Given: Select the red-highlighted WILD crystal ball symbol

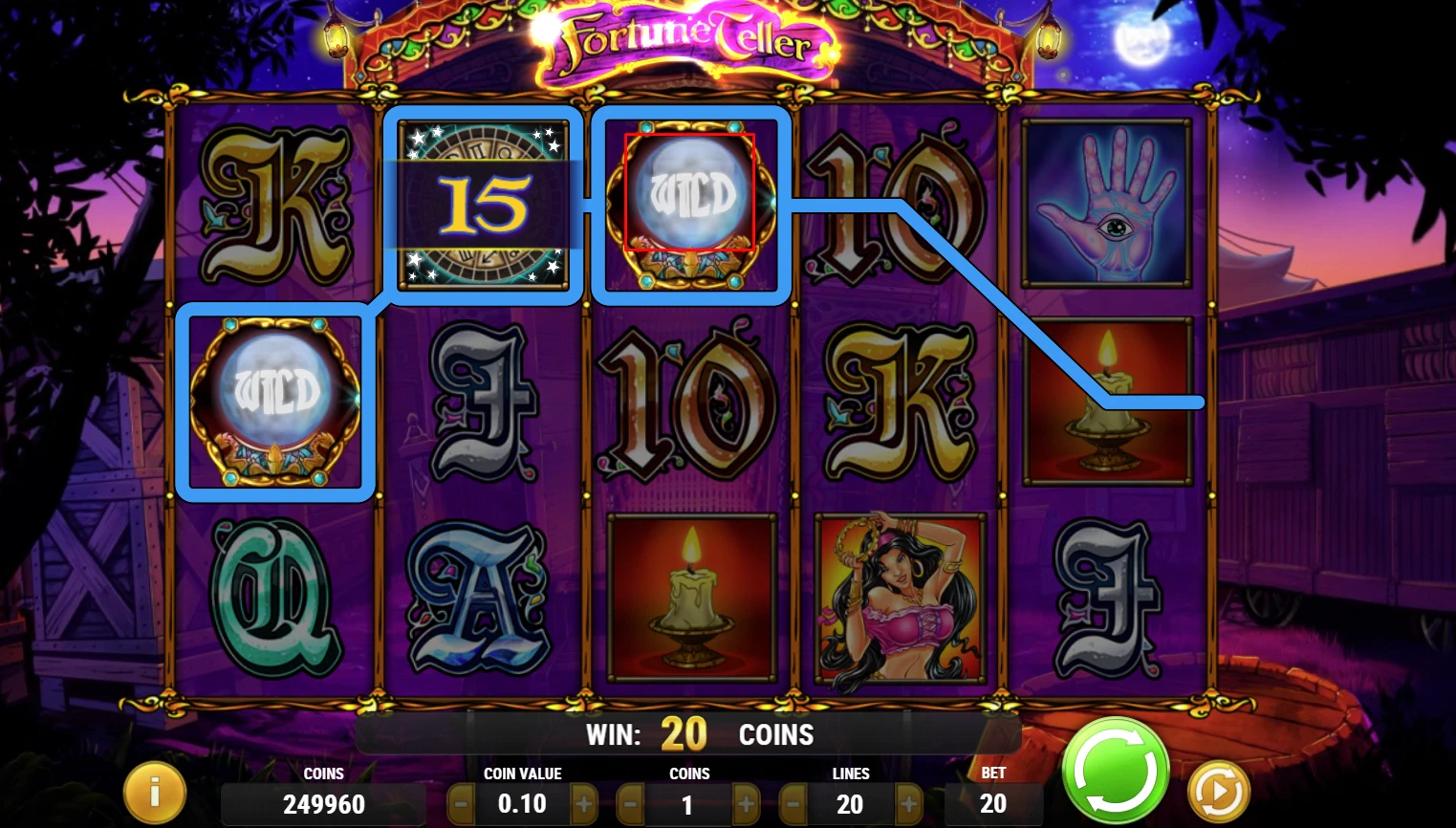Looking at the screenshot, I should coord(689,194).
